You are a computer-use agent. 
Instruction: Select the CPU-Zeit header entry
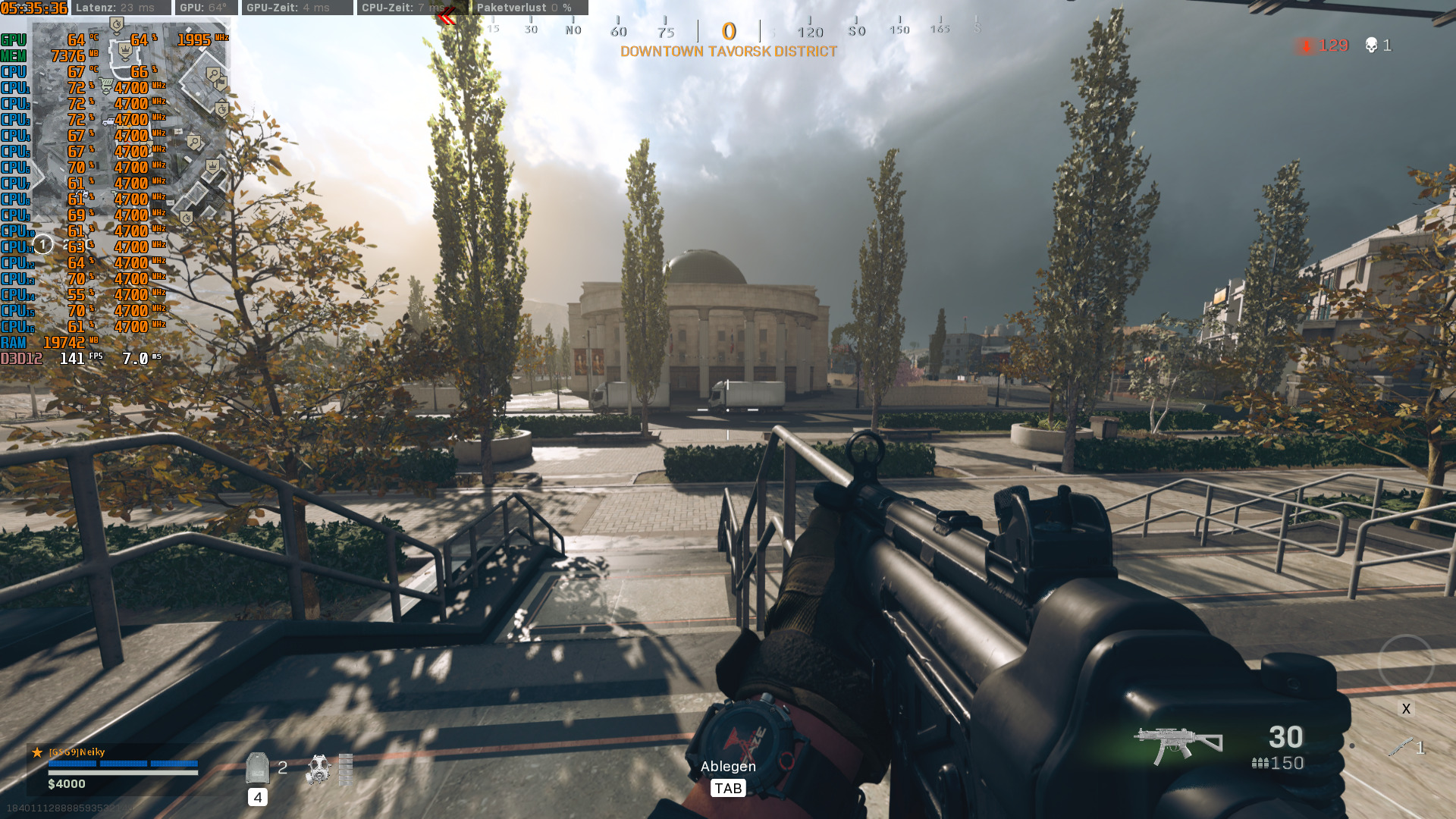click(387, 8)
